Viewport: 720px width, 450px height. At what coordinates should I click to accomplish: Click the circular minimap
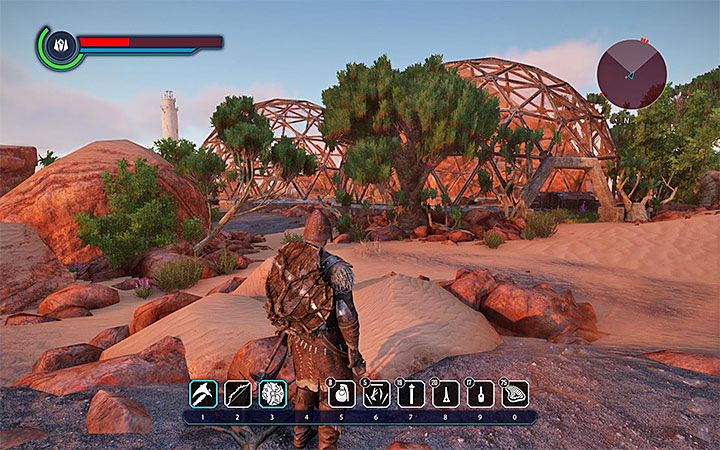click(632, 74)
